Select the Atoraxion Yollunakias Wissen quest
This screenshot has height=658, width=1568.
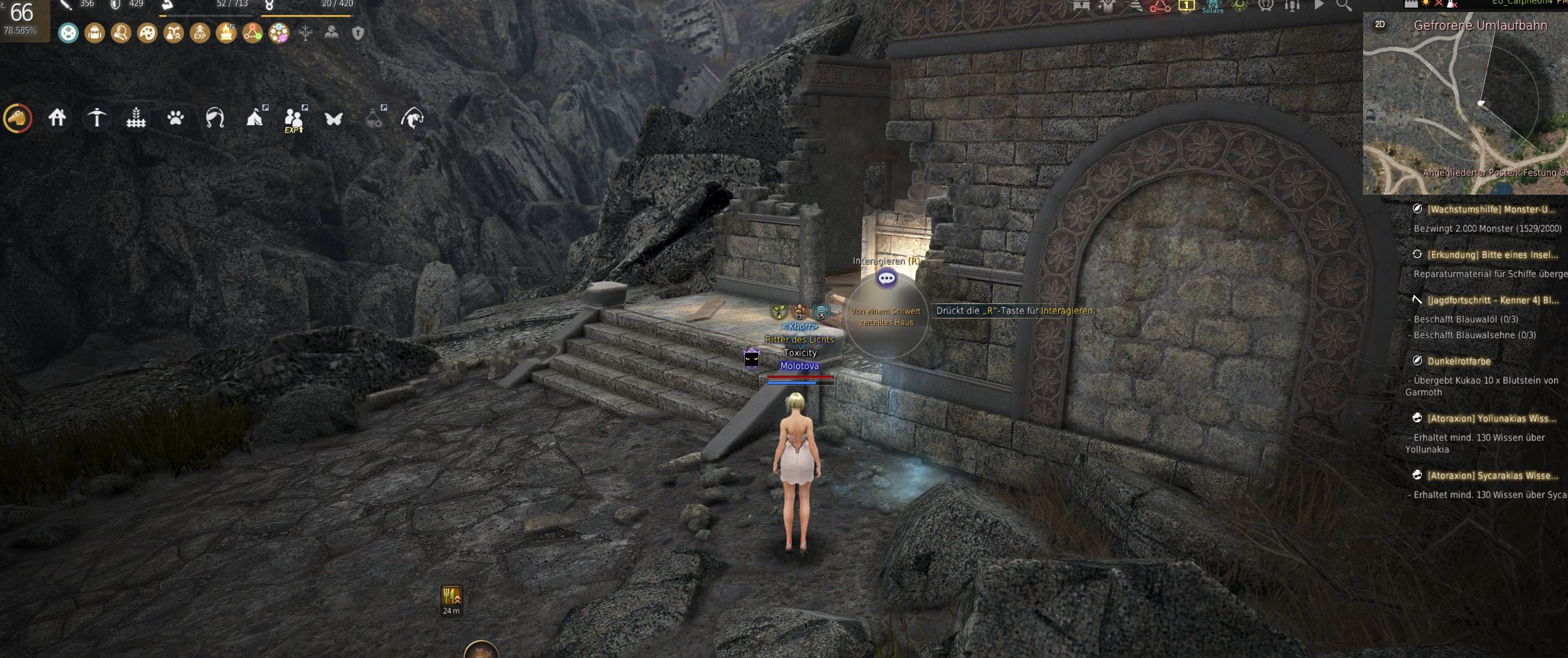pyautogui.click(x=1491, y=418)
